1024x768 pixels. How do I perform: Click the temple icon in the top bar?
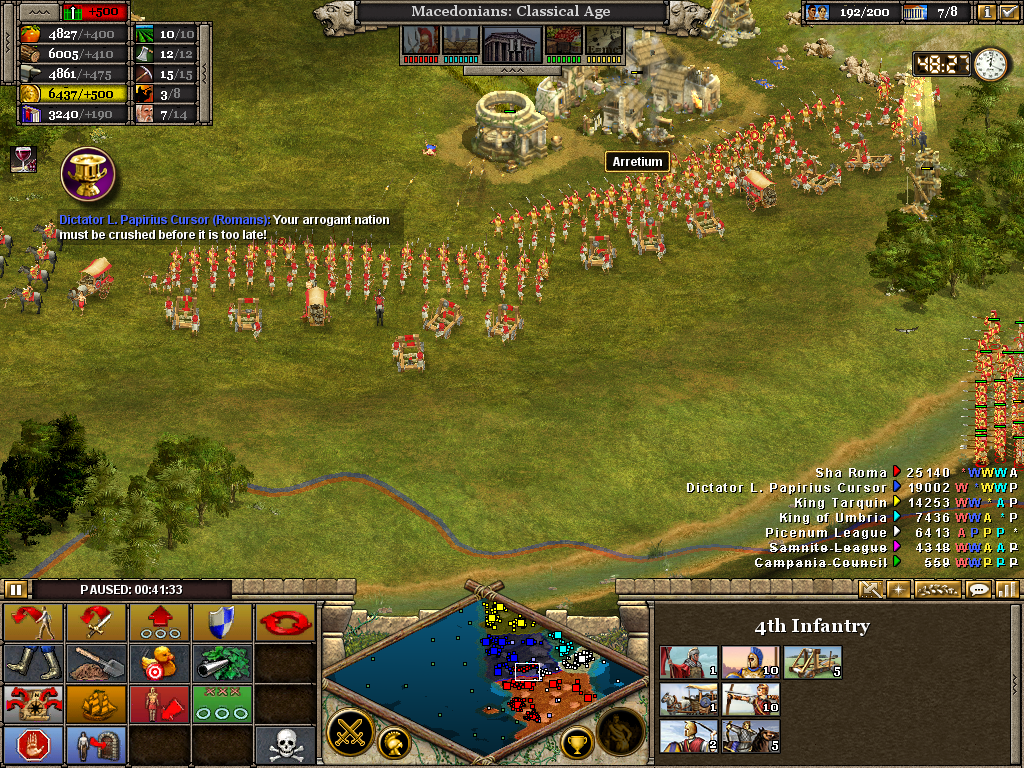click(x=512, y=42)
